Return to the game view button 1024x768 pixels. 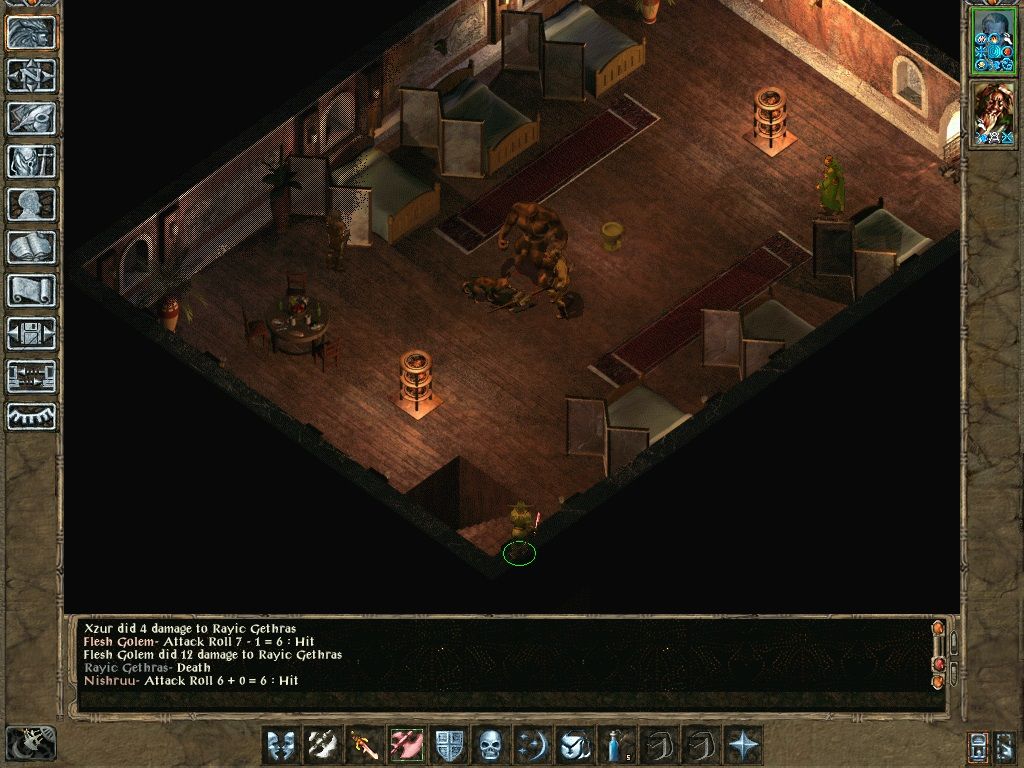click(x=31, y=33)
